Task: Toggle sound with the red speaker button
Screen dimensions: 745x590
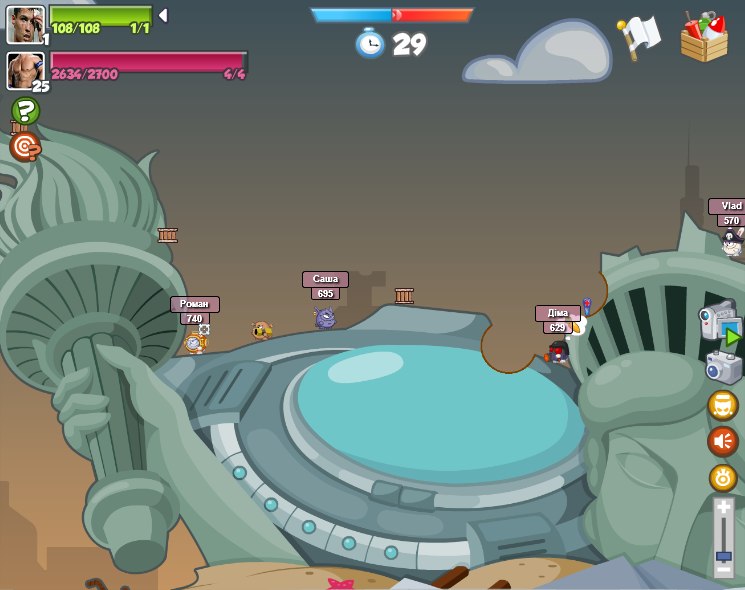Action: (x=723, y=441)
